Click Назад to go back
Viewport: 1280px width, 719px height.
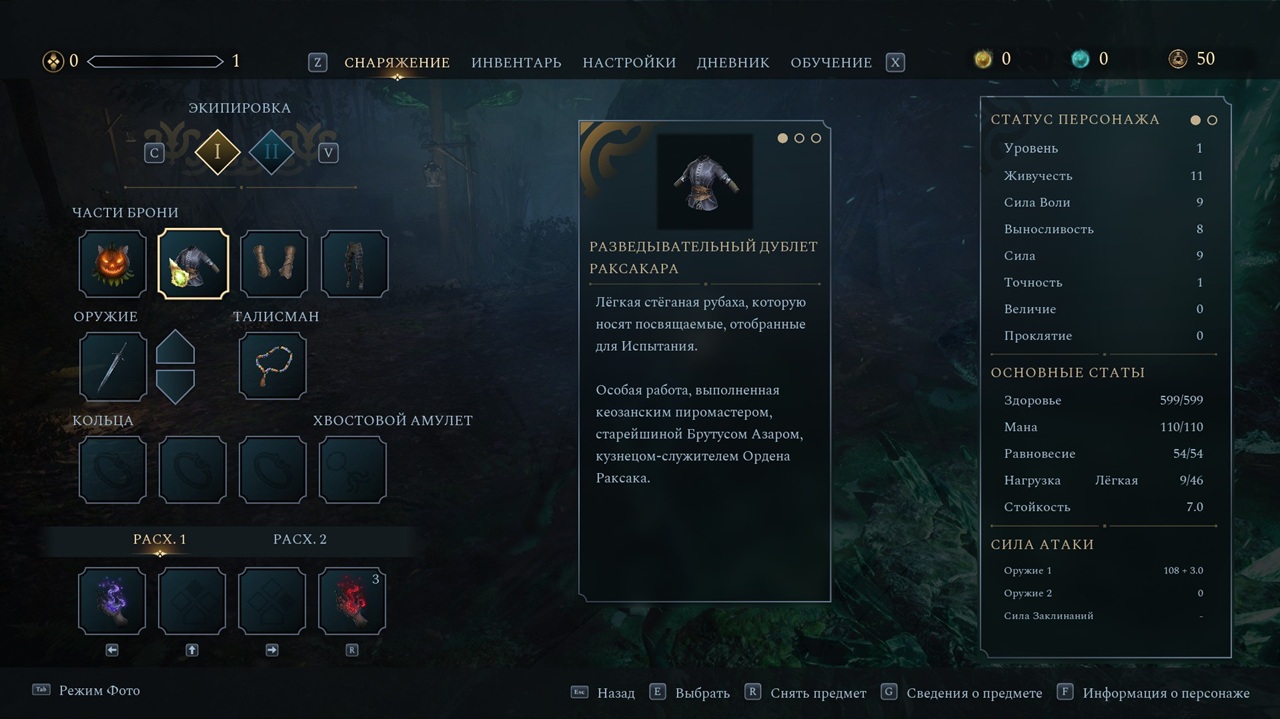point(615,693)
